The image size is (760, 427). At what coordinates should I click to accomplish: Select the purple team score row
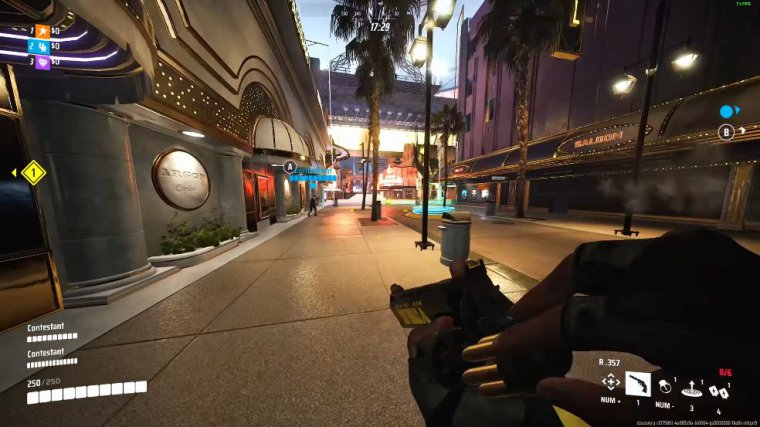(43, 61)
